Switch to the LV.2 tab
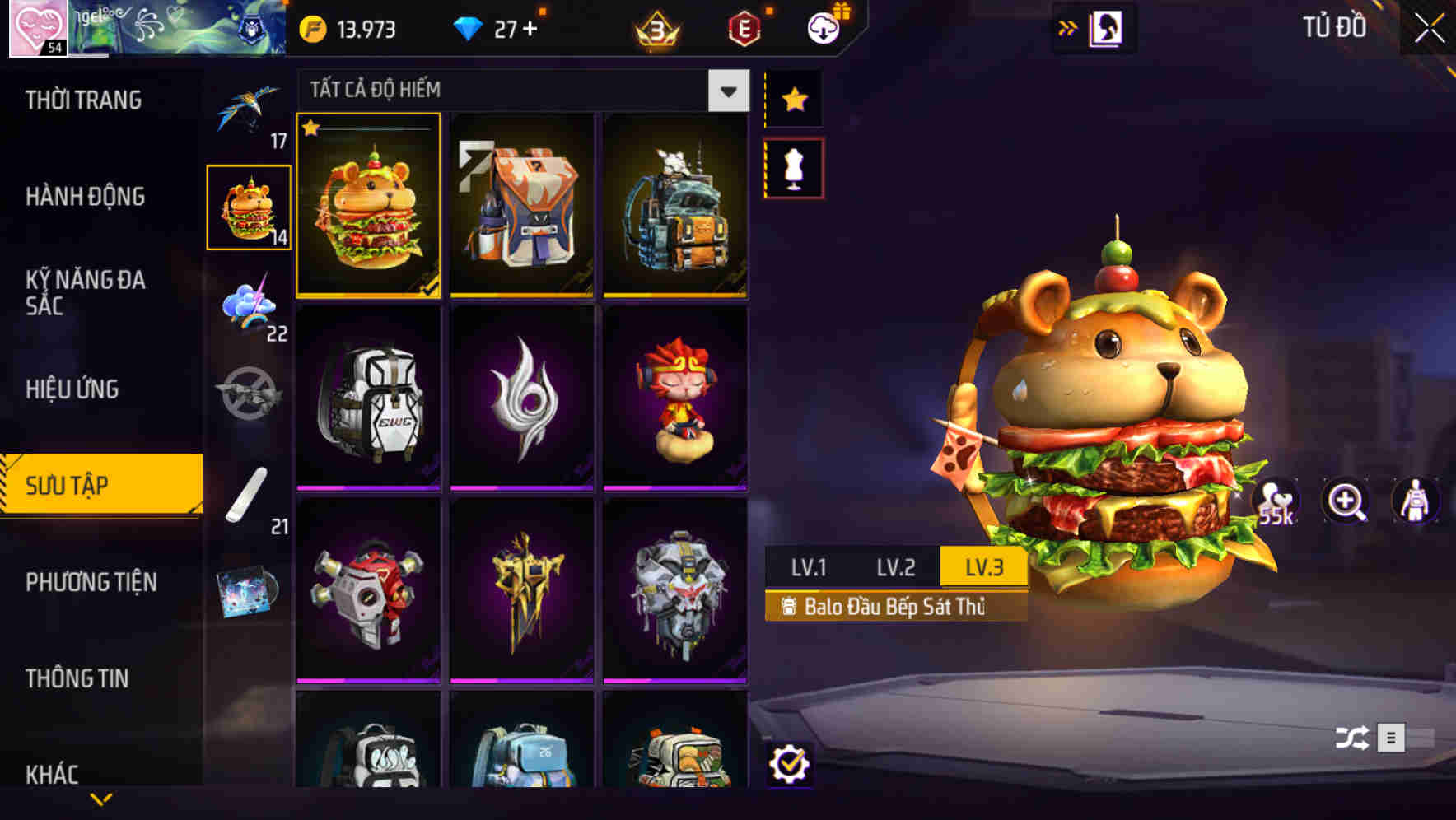 (x=897, y=566)
